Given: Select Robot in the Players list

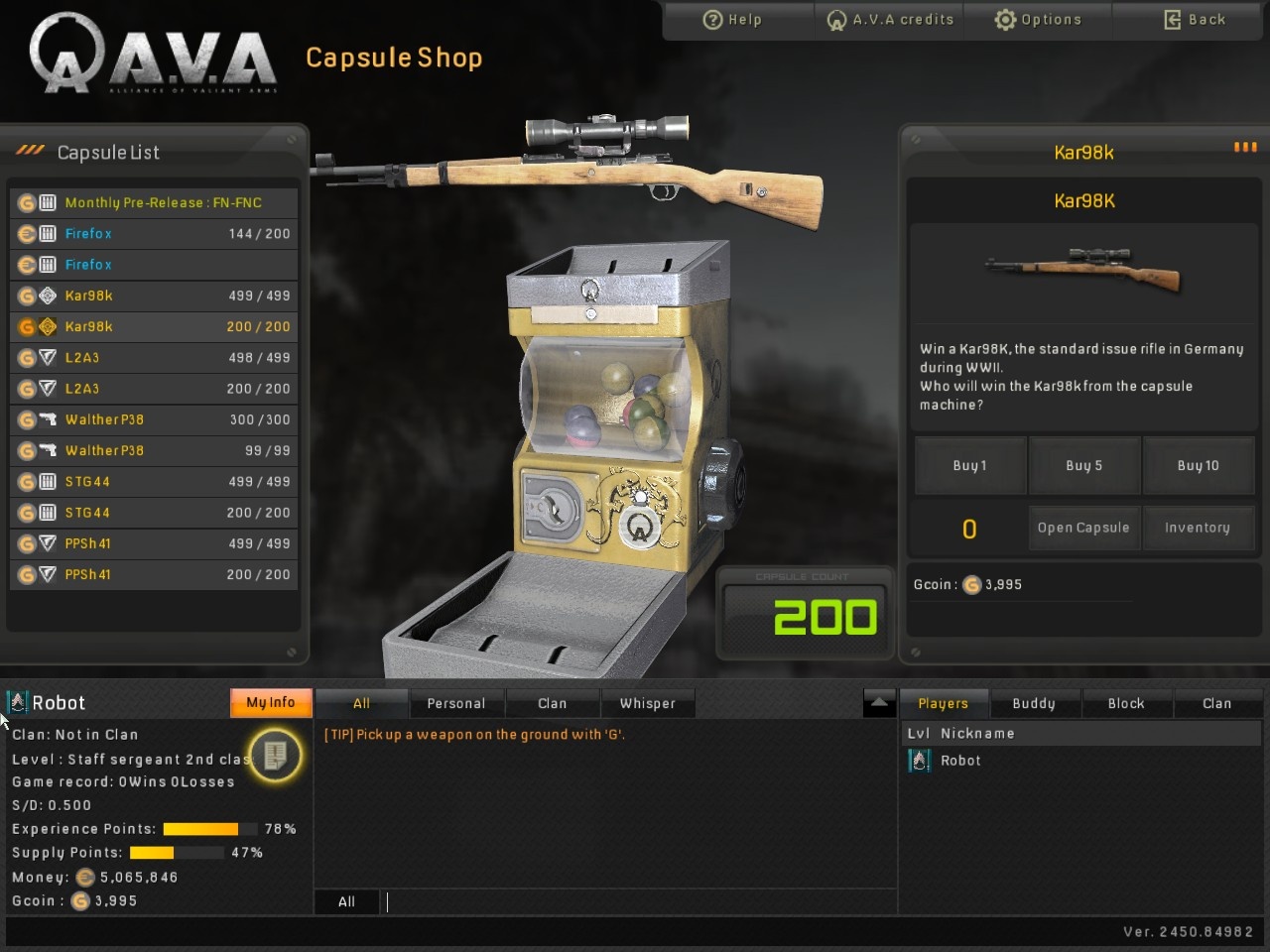Looking at the screenshot, I should [x=960, y=760].
